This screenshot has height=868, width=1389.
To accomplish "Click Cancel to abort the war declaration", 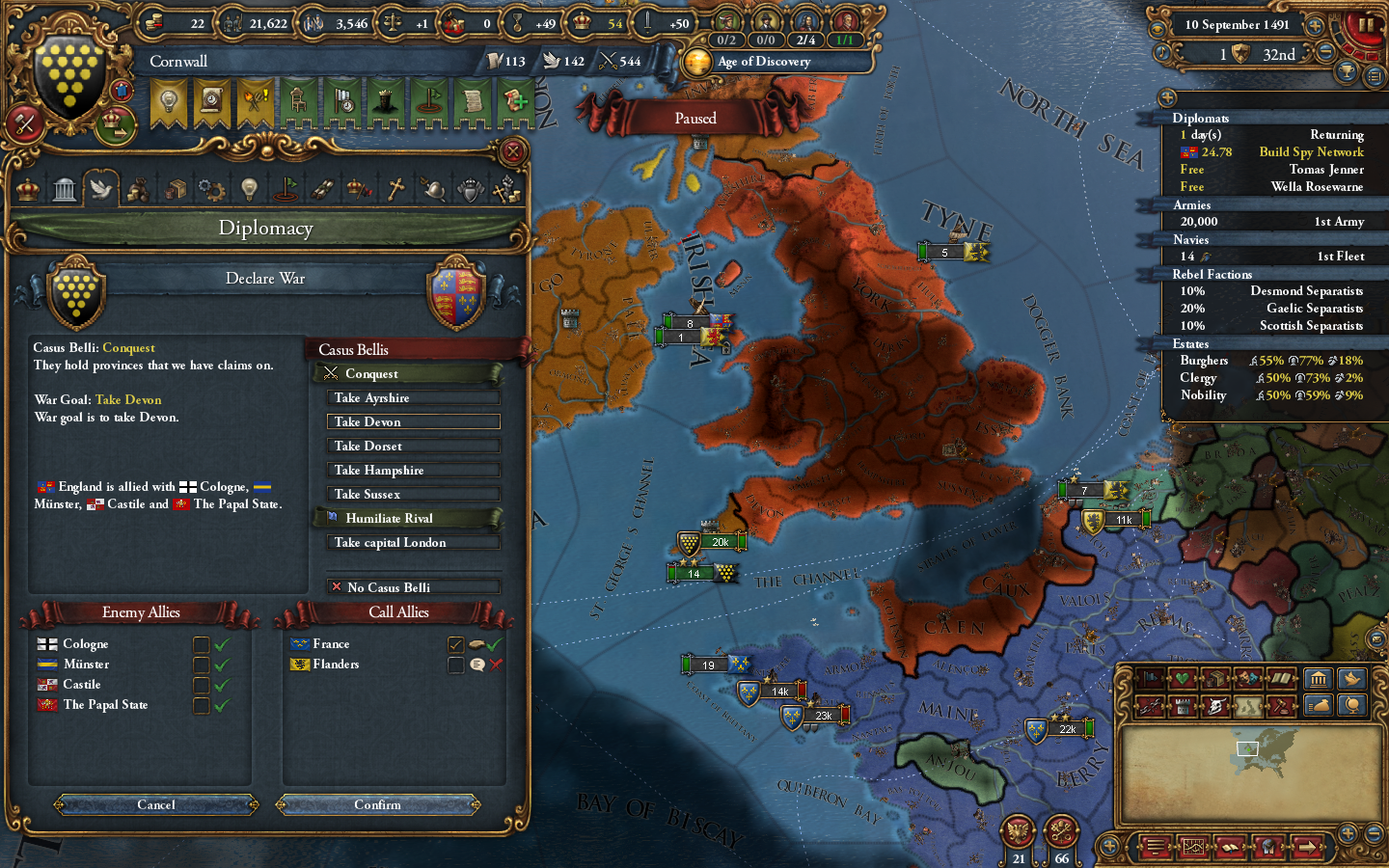I will tap(154, 804).
